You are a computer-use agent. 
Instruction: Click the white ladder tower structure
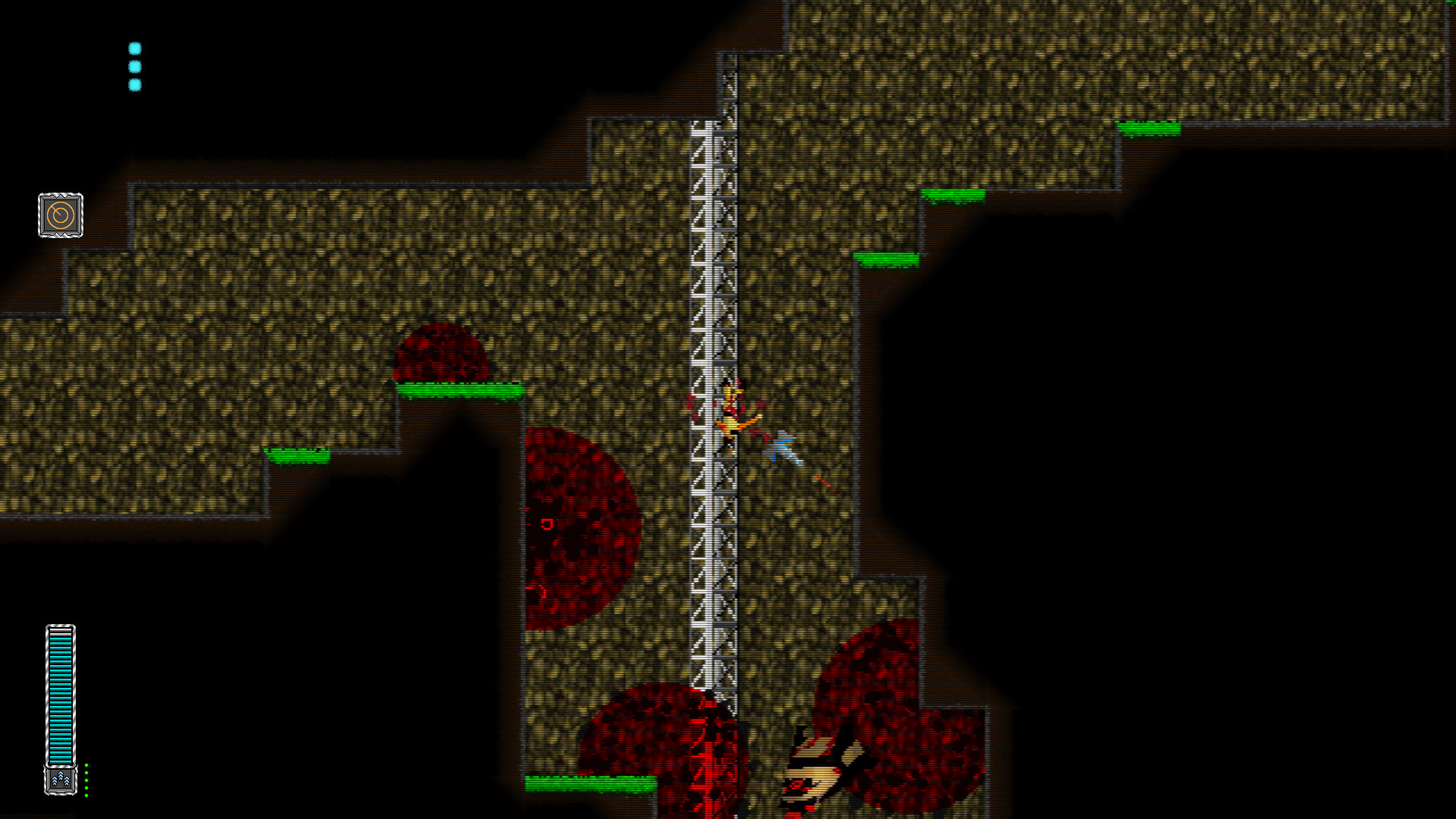click(x=714, y=303)
